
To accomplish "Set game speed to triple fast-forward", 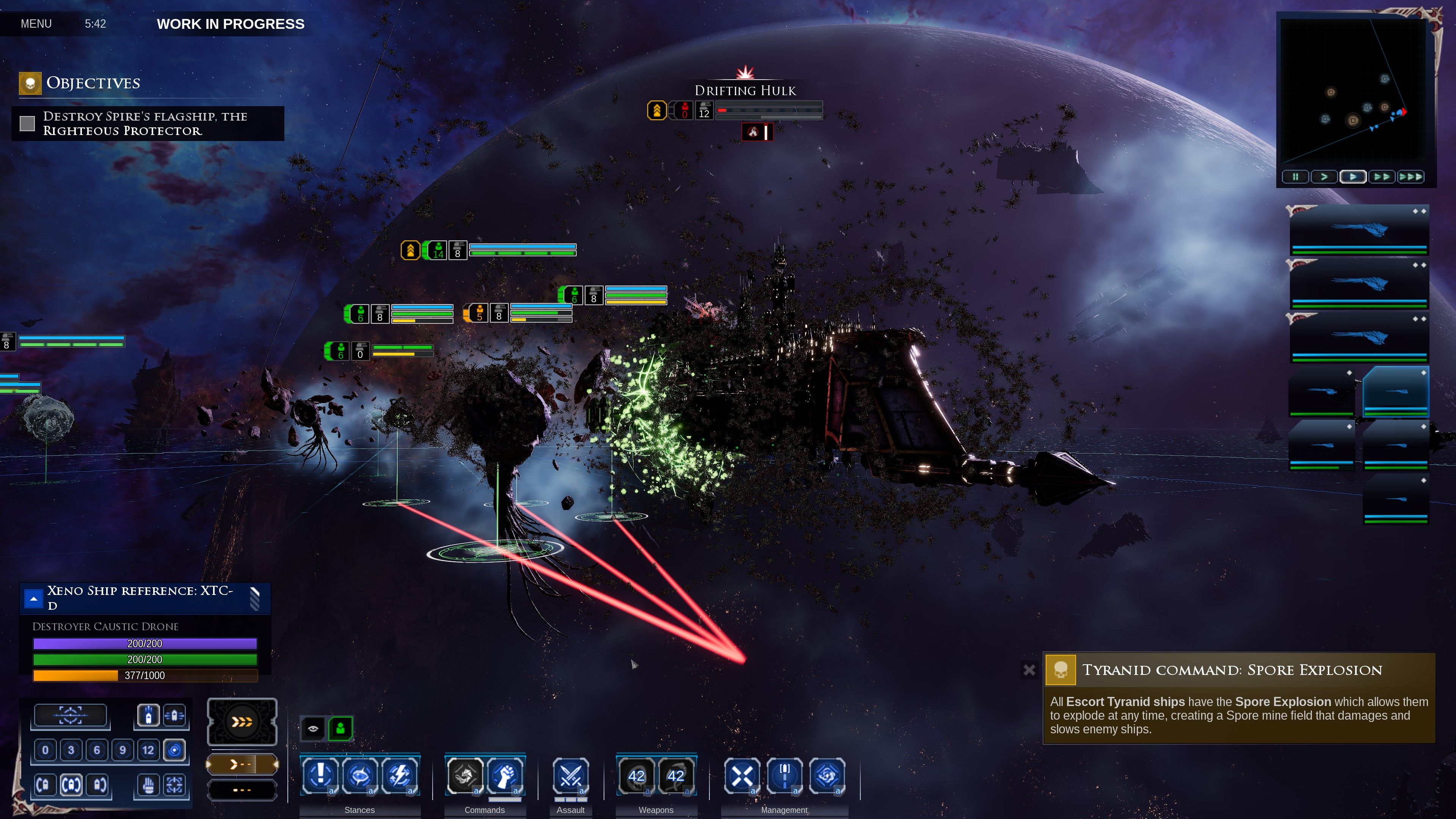I will [1410, 177].
